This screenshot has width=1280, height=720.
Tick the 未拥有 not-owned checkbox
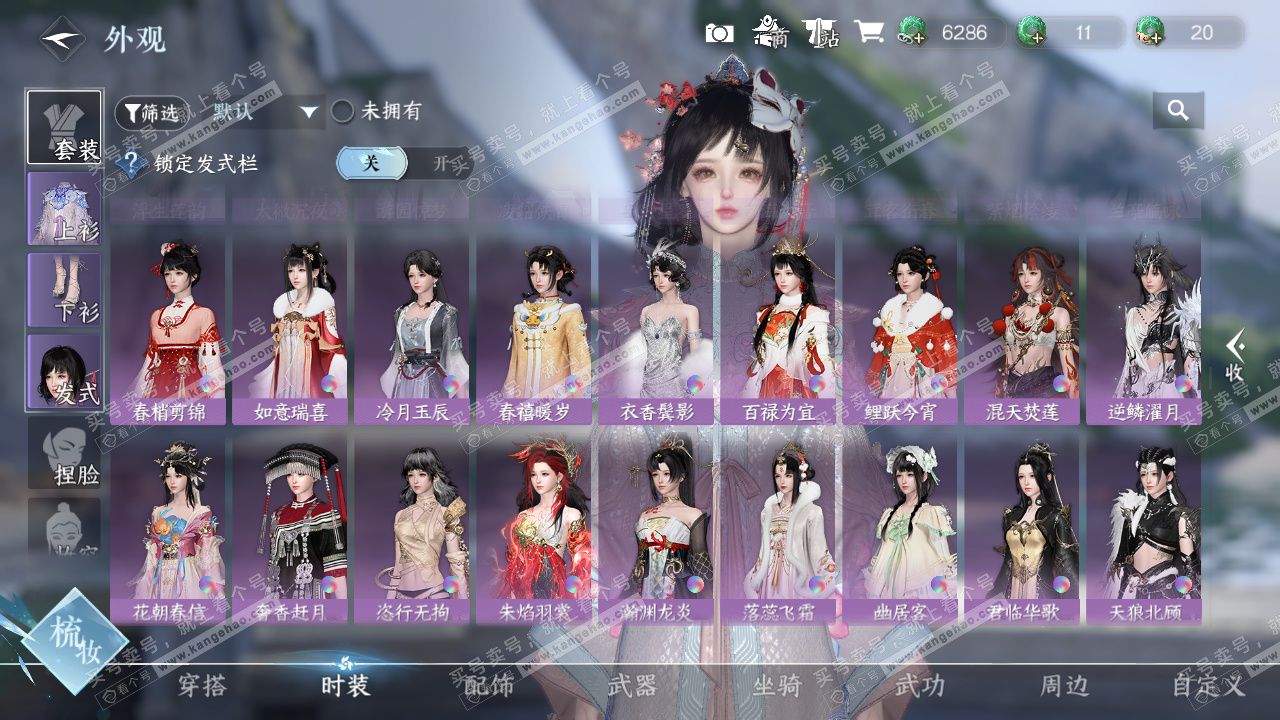coord(343,111)
